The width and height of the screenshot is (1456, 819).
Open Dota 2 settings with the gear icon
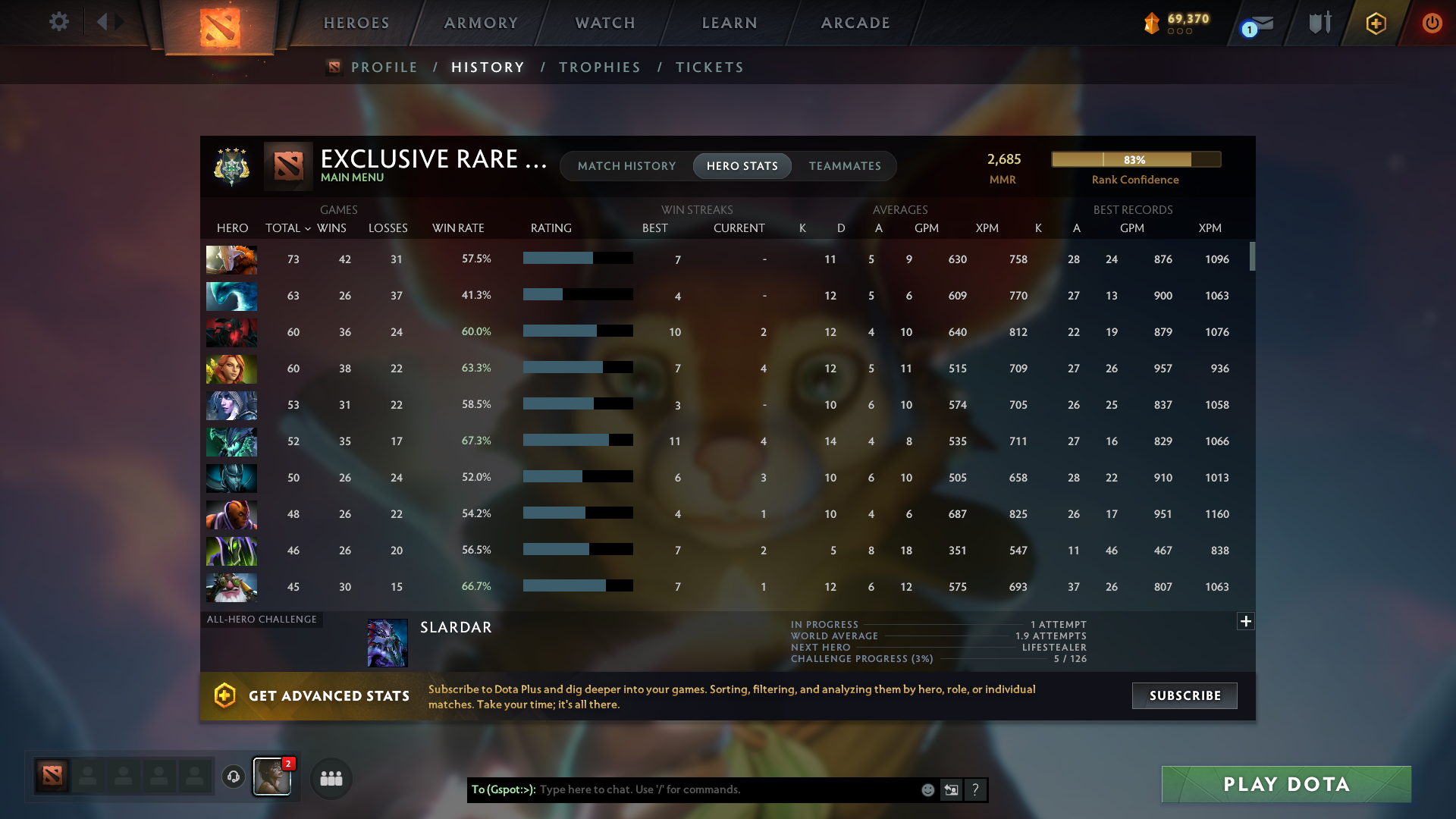[59, 23]
